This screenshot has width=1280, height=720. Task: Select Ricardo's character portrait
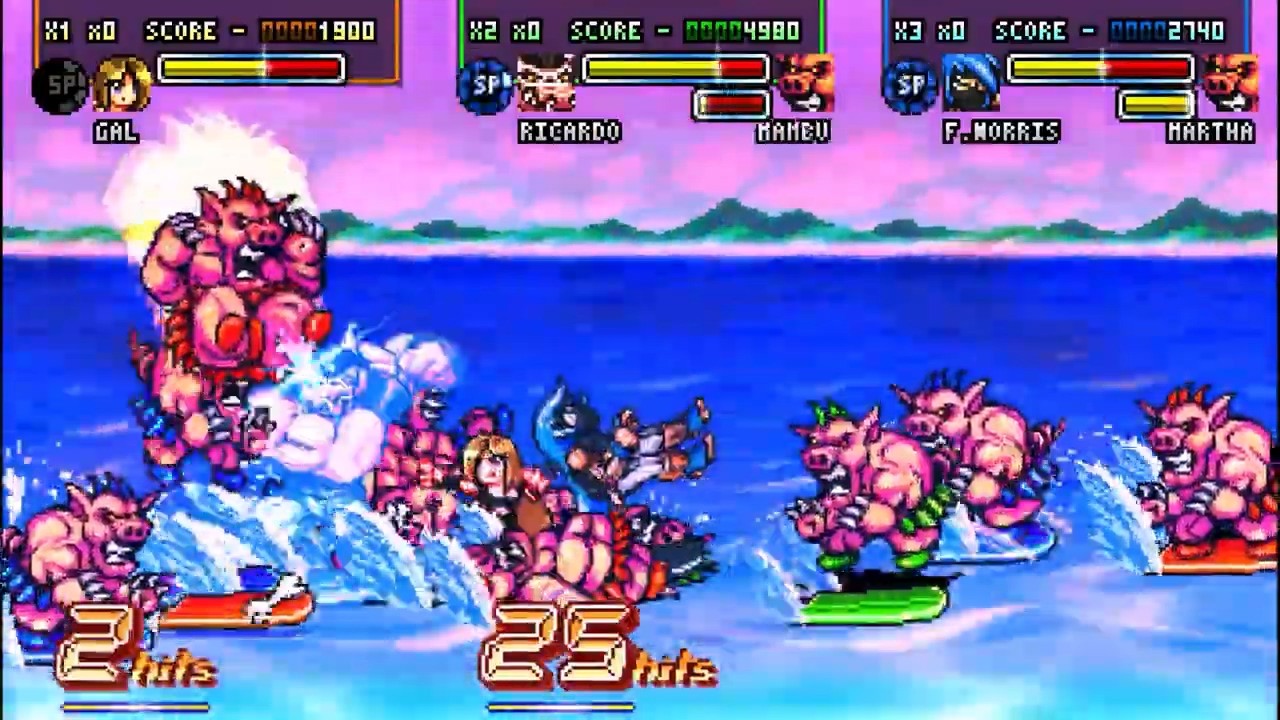547,85
